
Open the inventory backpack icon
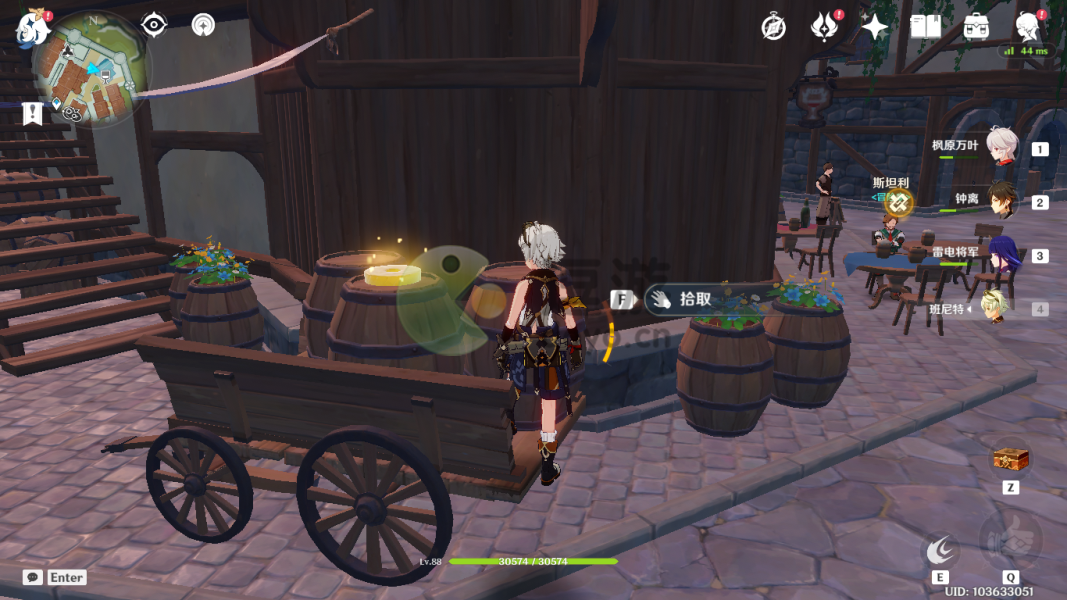(x=976, y=27)
